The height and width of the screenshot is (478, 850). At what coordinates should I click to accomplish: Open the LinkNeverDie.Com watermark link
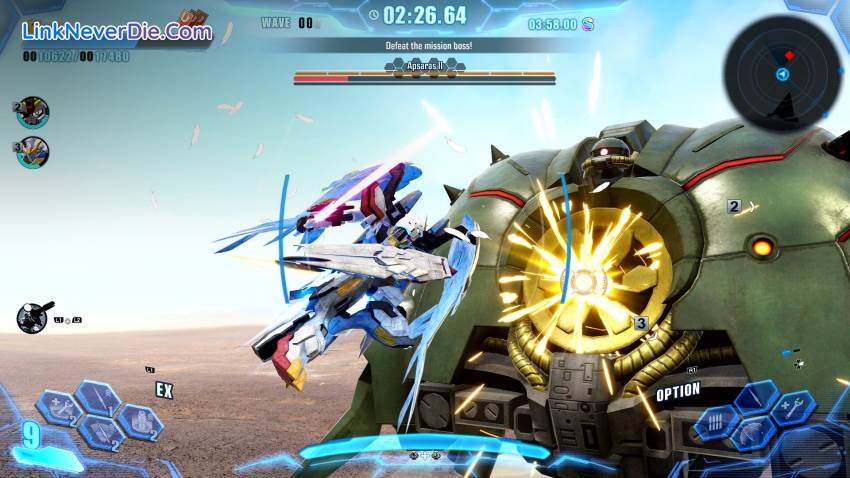point(118,31)
